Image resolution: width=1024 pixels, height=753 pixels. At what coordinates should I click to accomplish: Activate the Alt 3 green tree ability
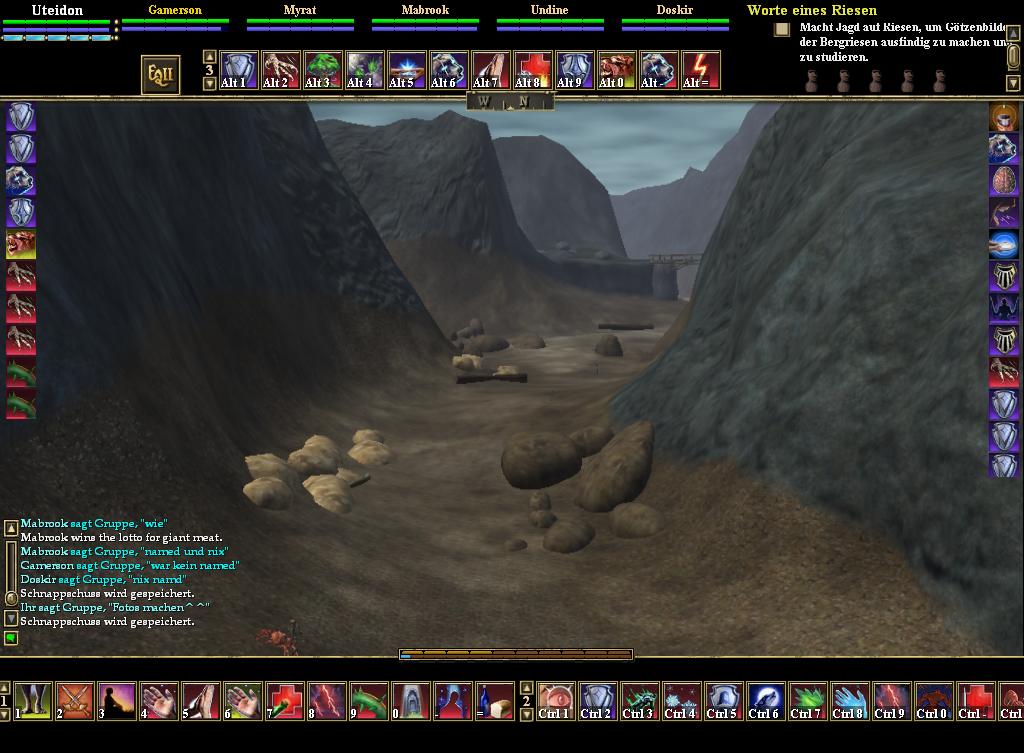pyautogui.click(x=323, y=71)
